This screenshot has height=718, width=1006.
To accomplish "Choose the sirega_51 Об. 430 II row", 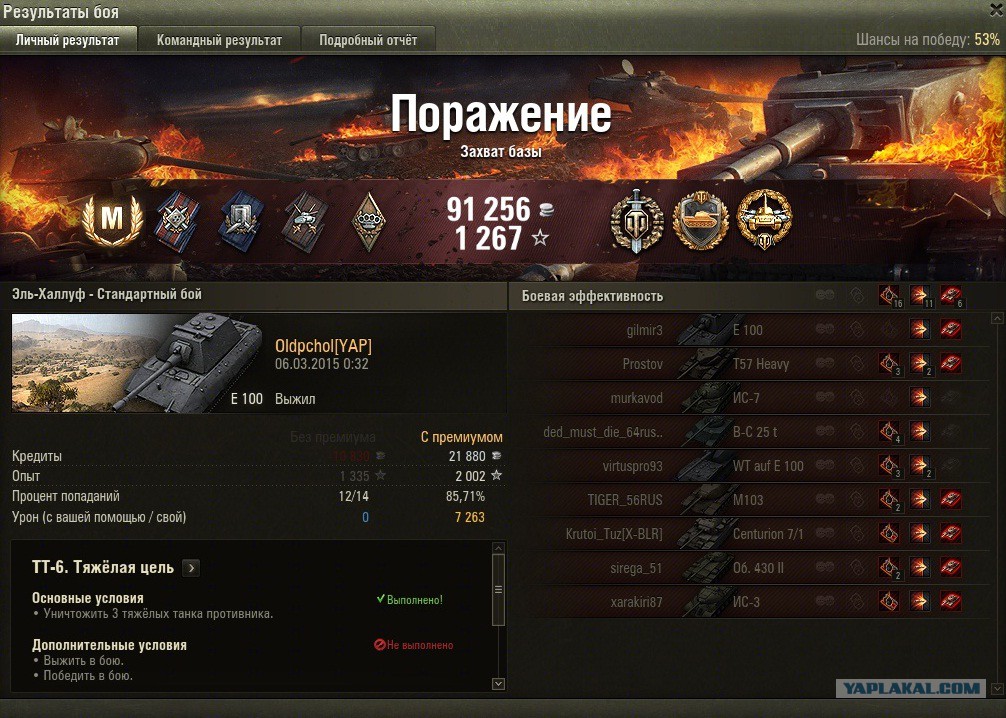I will (740, 568).
